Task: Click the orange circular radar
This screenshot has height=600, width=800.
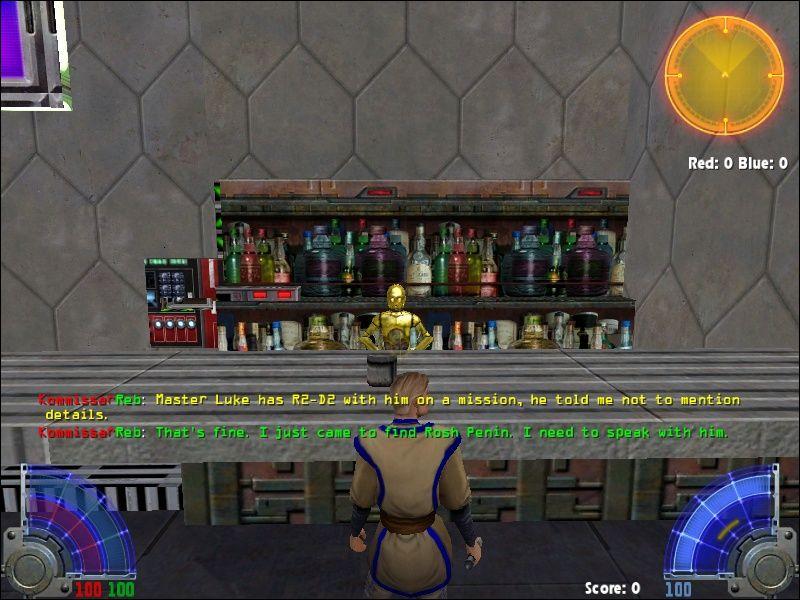Action: pyautogui.click(x=724, y=75)
